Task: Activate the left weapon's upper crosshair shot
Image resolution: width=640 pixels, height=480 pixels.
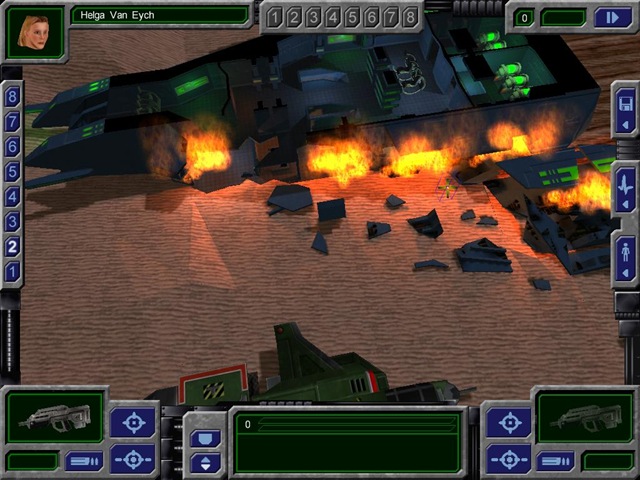Action: click(132, 421)
